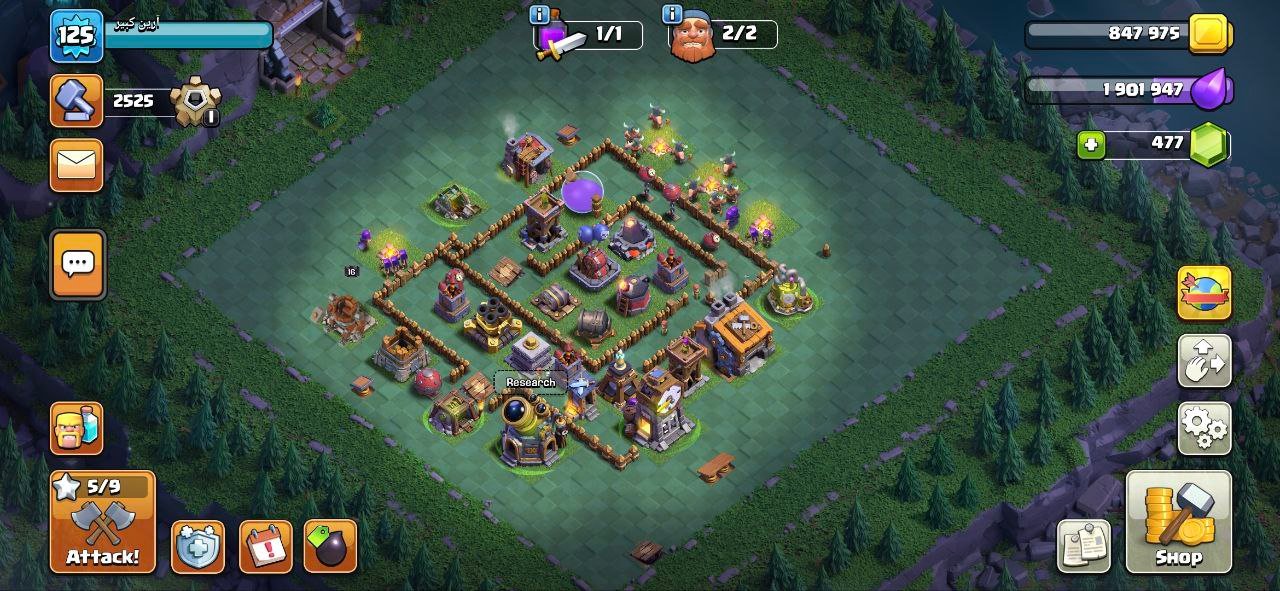This screenshot has height=591, width=1280.
Task: Open the mail inbox envelope
Action: coord(77,164)
